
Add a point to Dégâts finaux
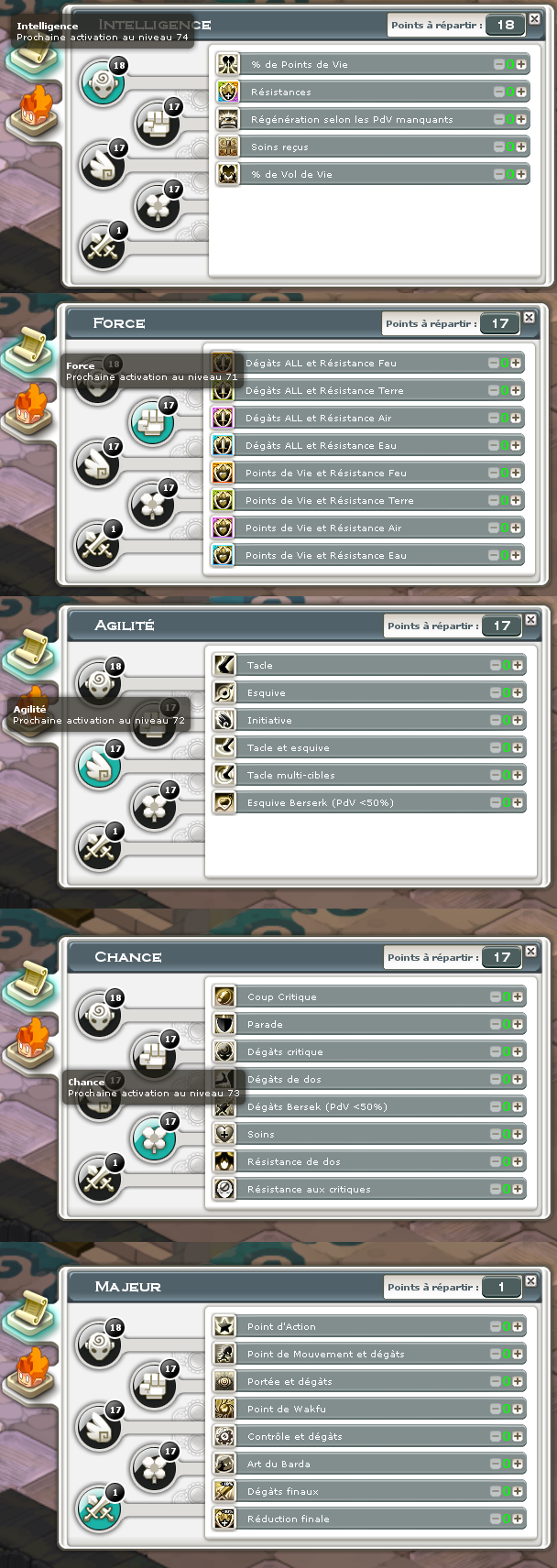click(x=518, y=1492)
